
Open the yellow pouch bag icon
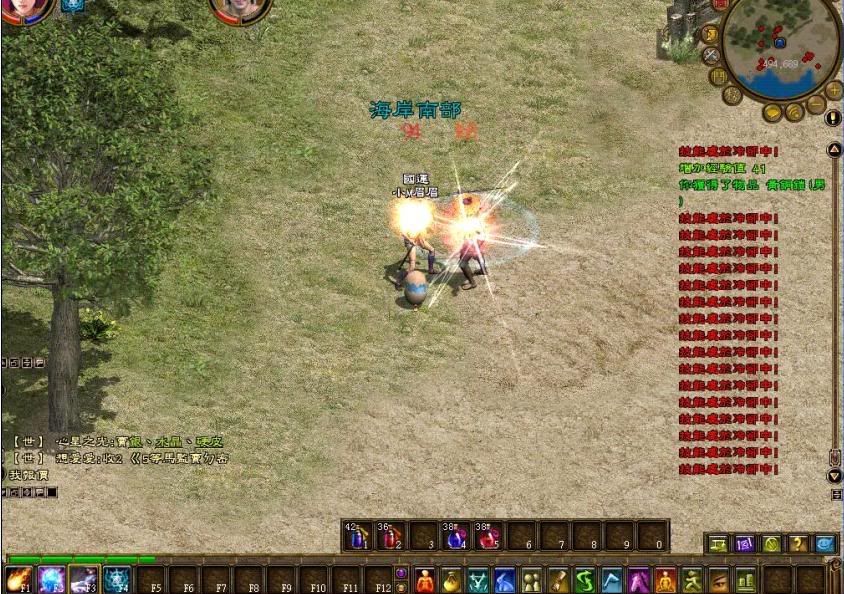[x=452, y=580]
